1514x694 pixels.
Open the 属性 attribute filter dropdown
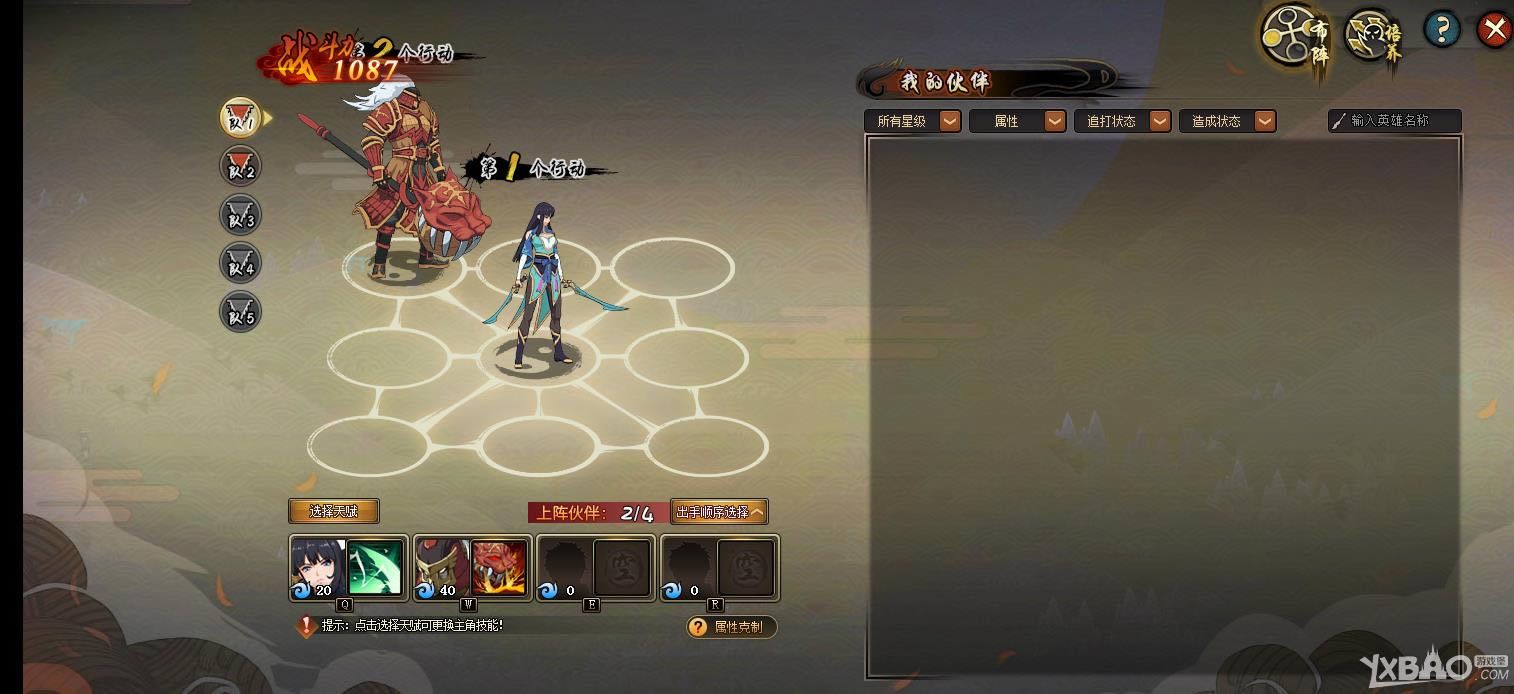tap(1017, 121)
